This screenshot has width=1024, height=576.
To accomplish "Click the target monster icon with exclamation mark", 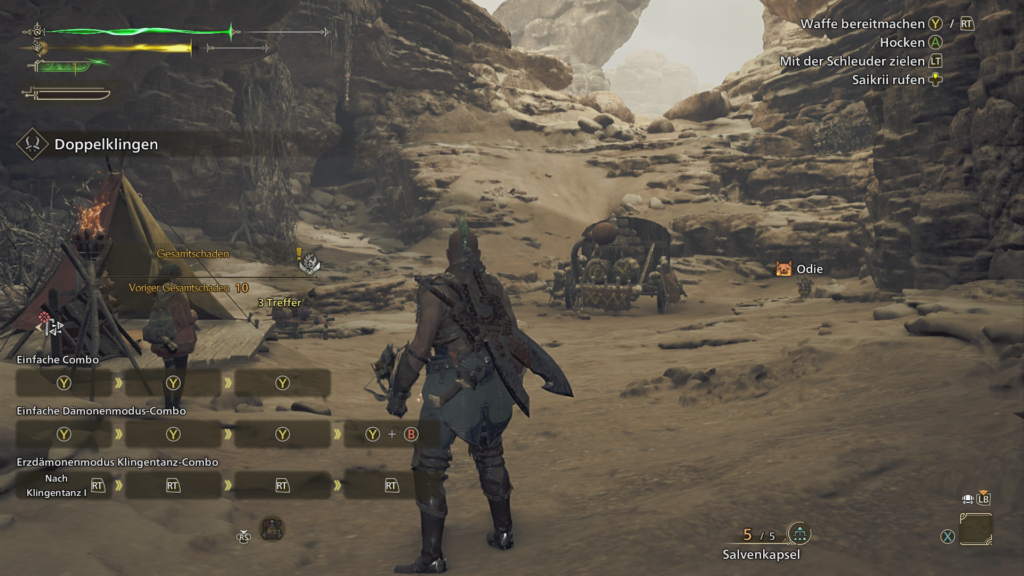I will coord(310,262).
